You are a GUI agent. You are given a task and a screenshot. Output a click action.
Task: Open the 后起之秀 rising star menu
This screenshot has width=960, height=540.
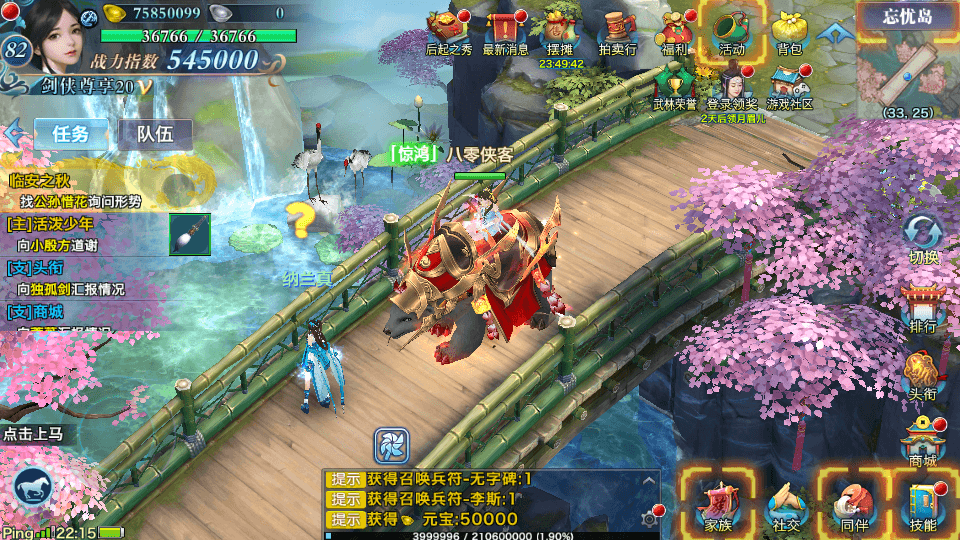(x=447, y=30)
